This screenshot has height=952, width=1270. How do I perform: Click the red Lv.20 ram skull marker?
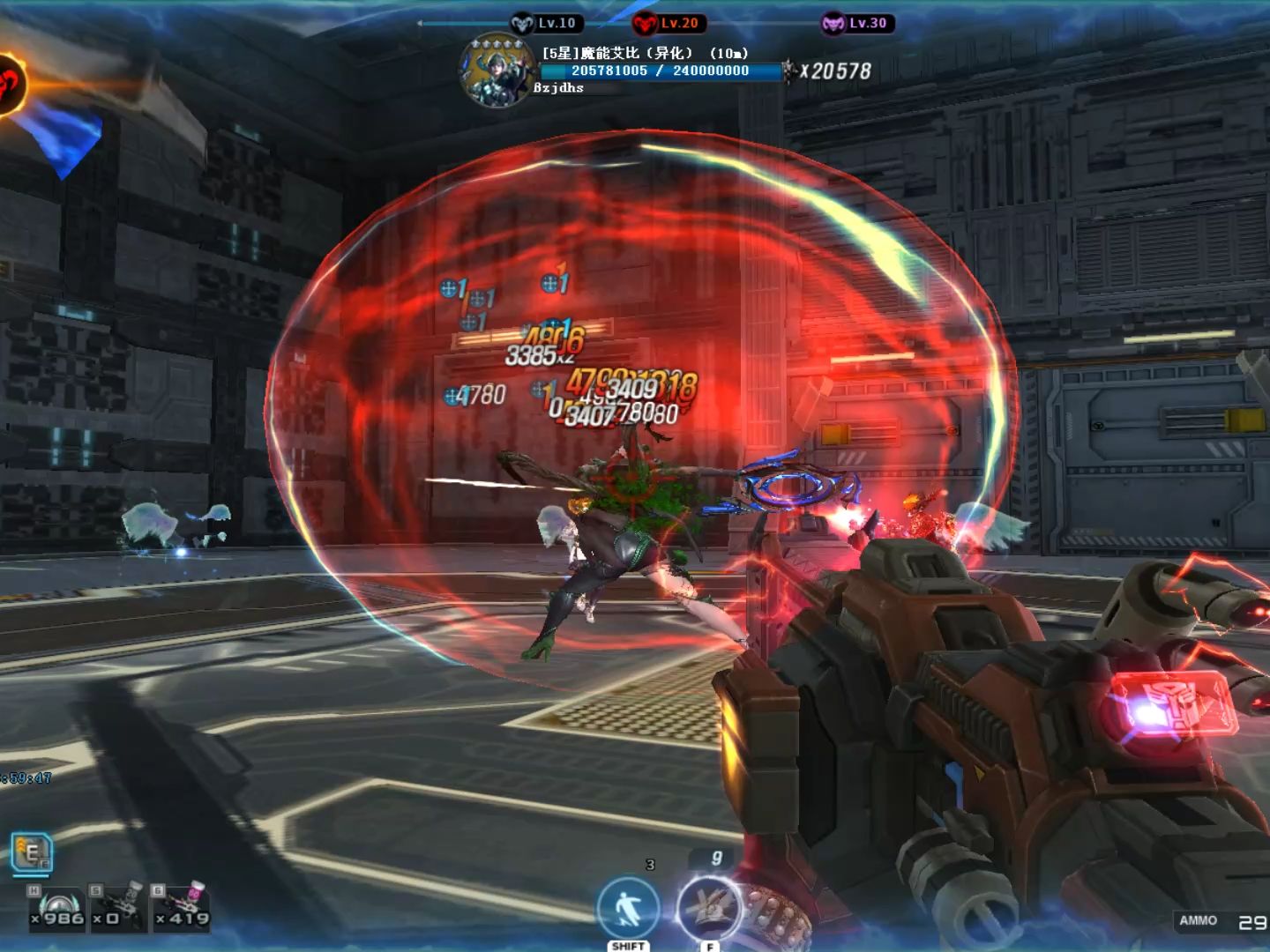click(x=646, y=24)
